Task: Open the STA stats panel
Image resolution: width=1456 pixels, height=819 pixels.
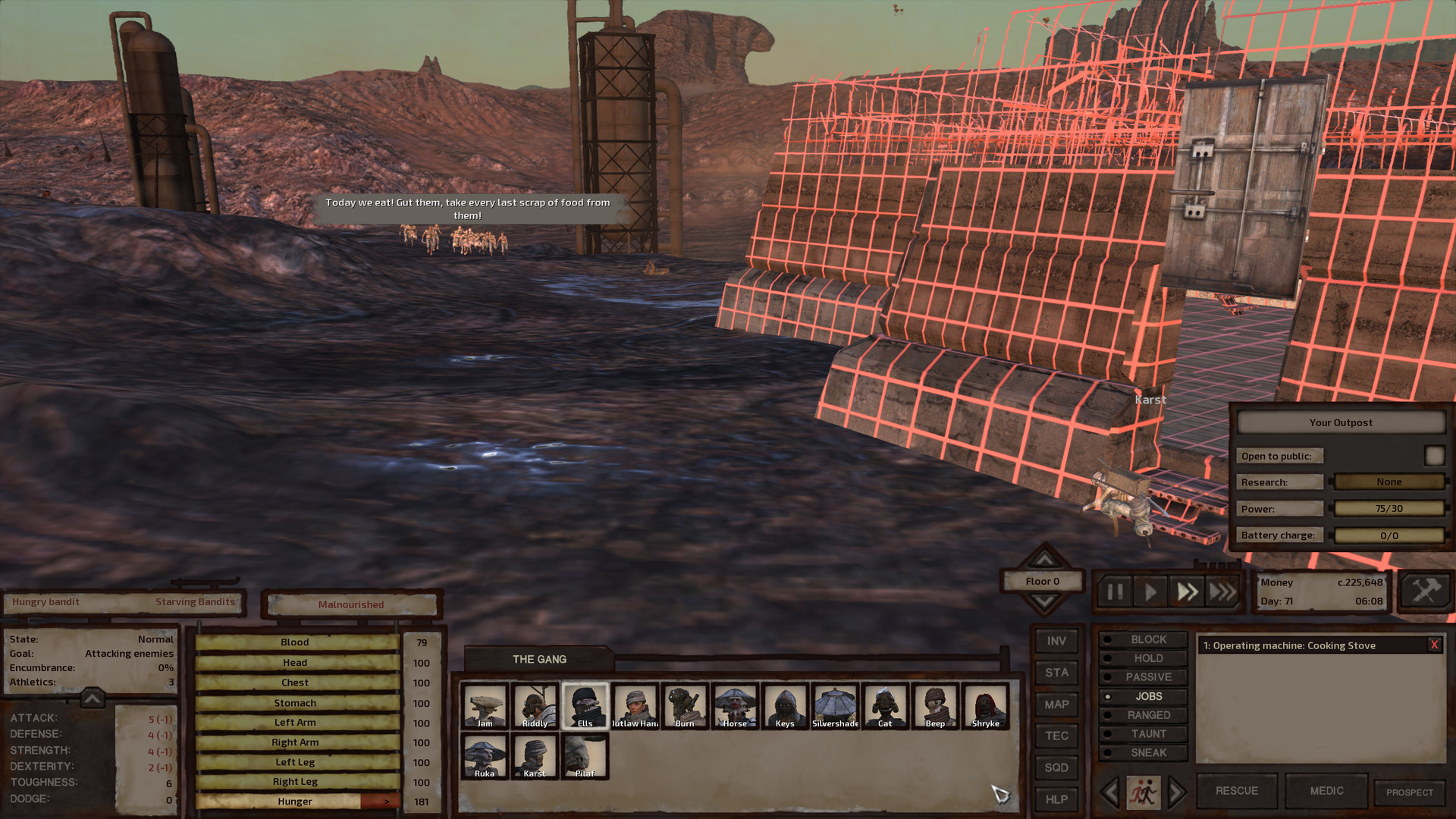Action: (1056, 673)
